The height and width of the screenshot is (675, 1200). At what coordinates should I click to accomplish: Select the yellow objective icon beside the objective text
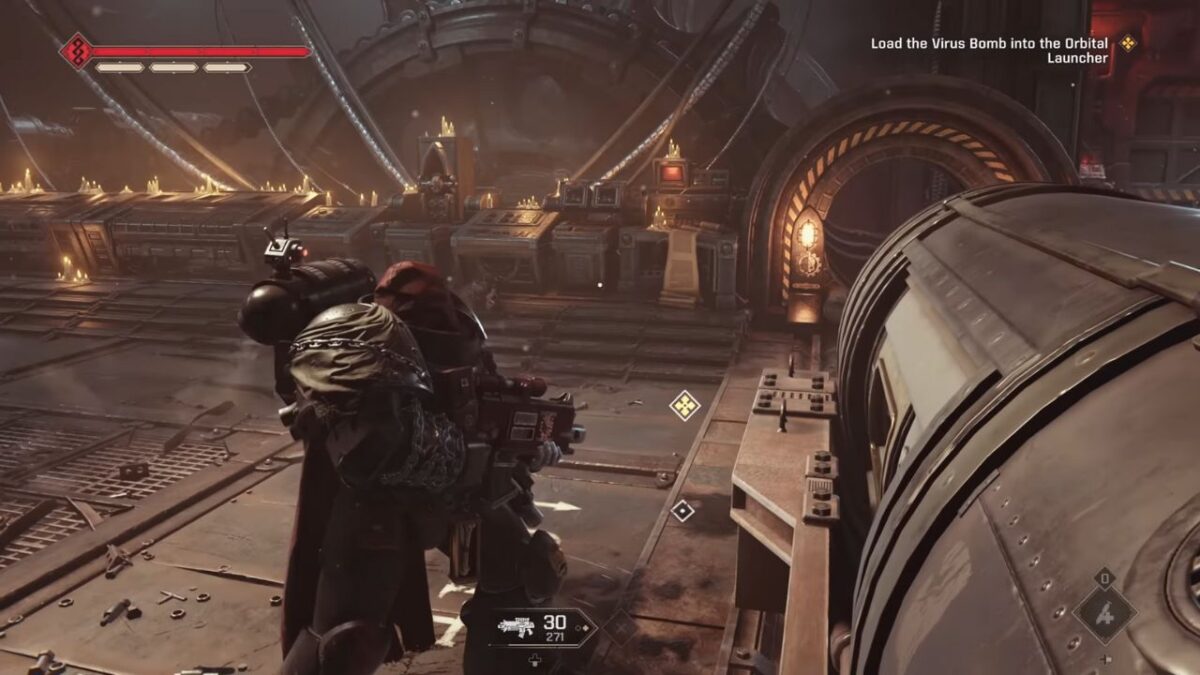point(1128,43)
